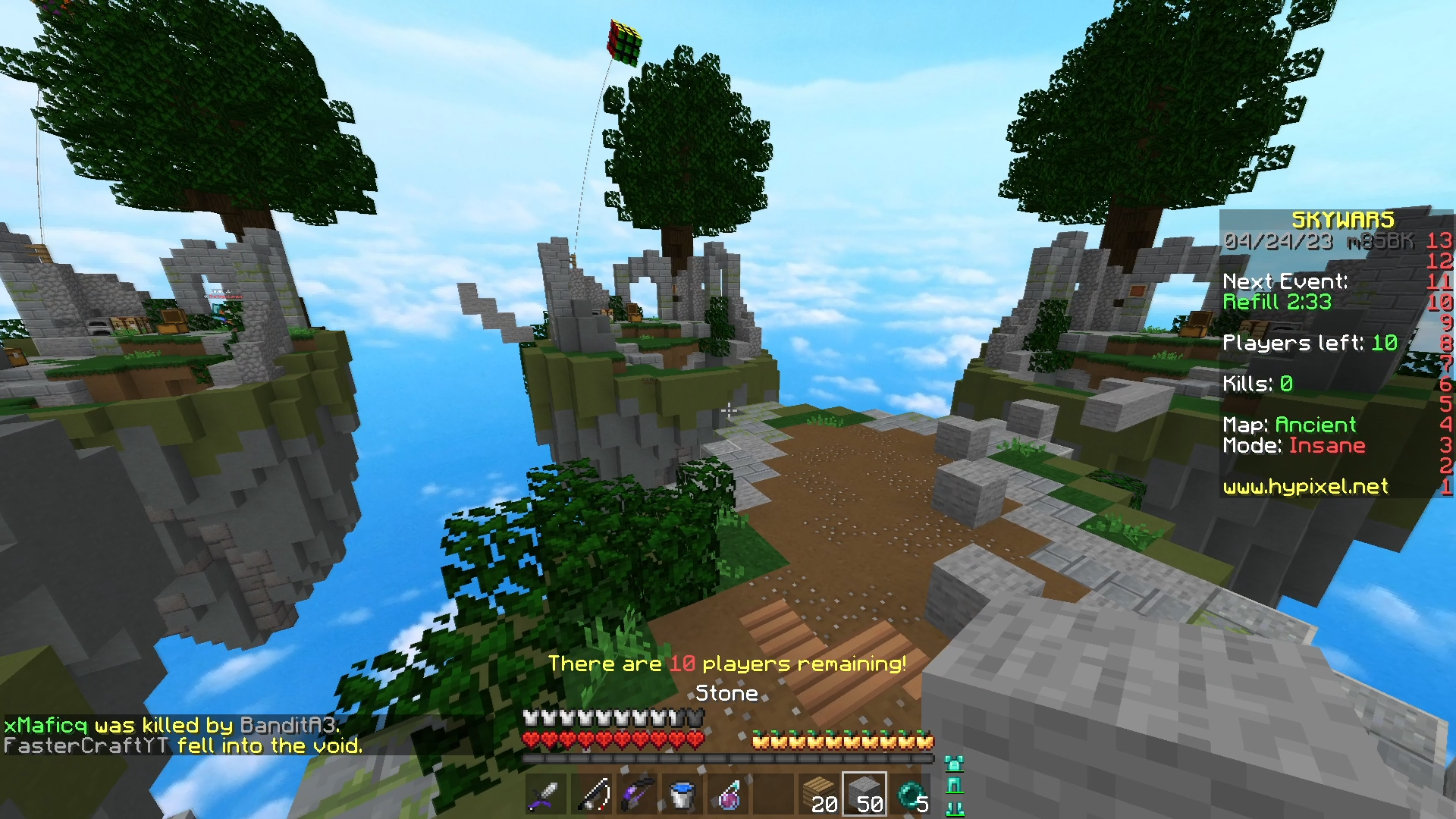The width and height of the screenshot is (1456, 819).
Task: Select the currently highlighted stone stack
Action: pos(864,793)
